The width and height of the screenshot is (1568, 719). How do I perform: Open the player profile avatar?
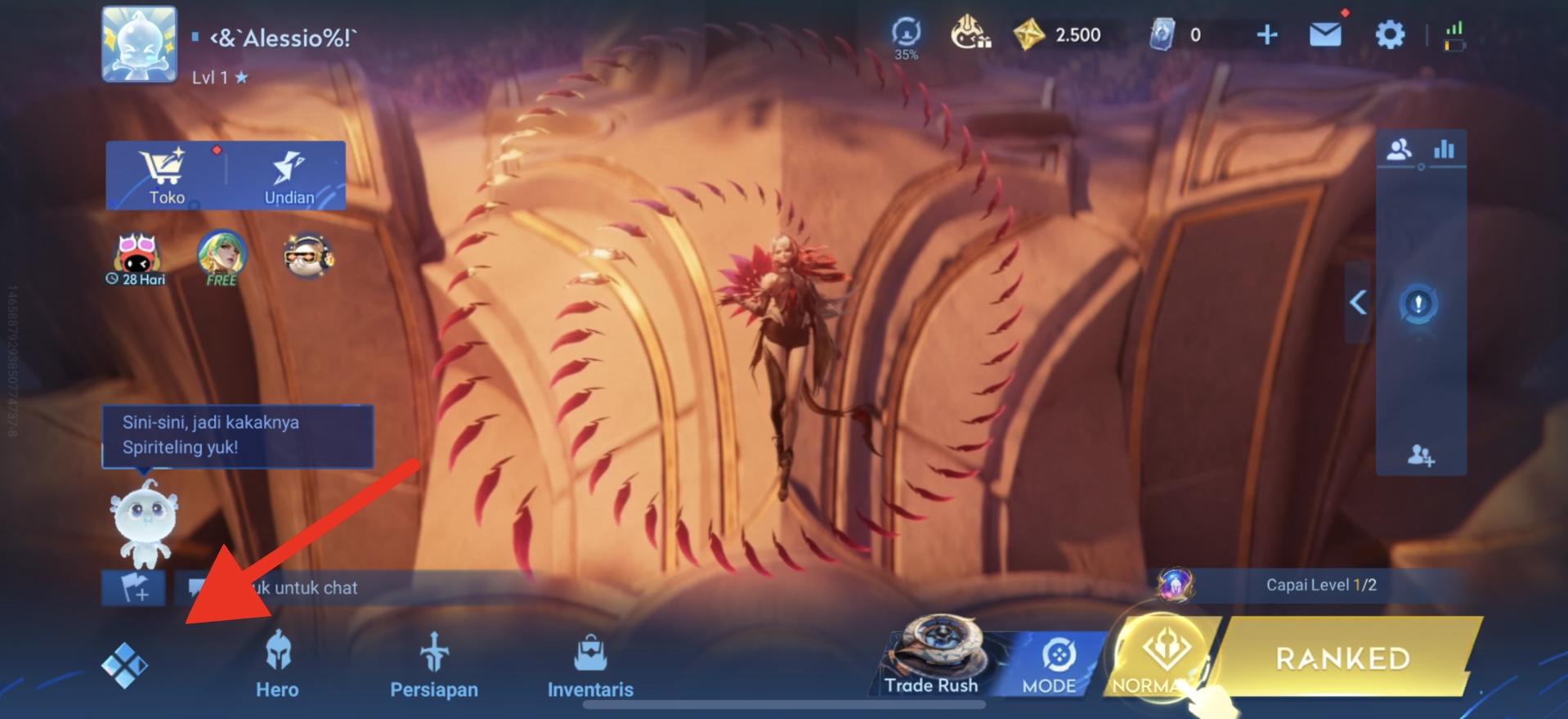[x=139, y=44]
